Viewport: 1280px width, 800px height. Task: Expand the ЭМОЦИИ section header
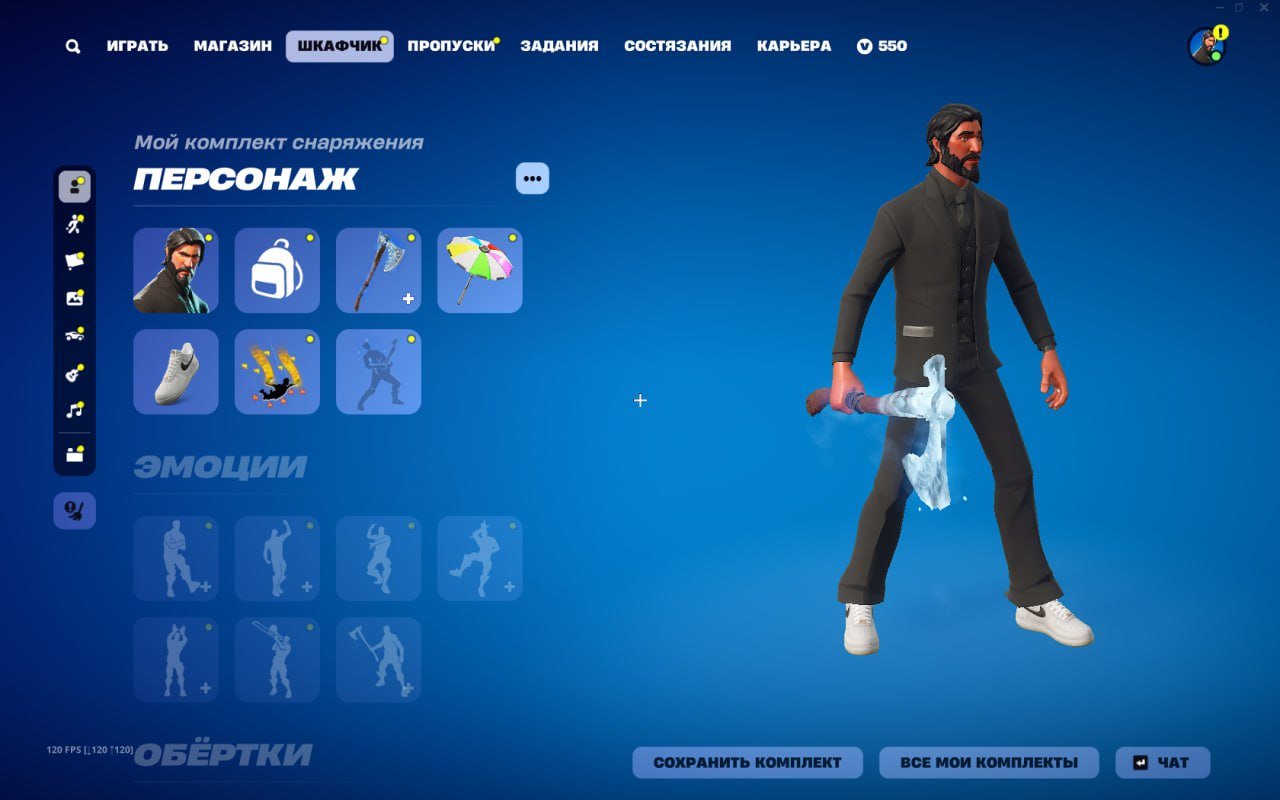[x=218, y=466]
